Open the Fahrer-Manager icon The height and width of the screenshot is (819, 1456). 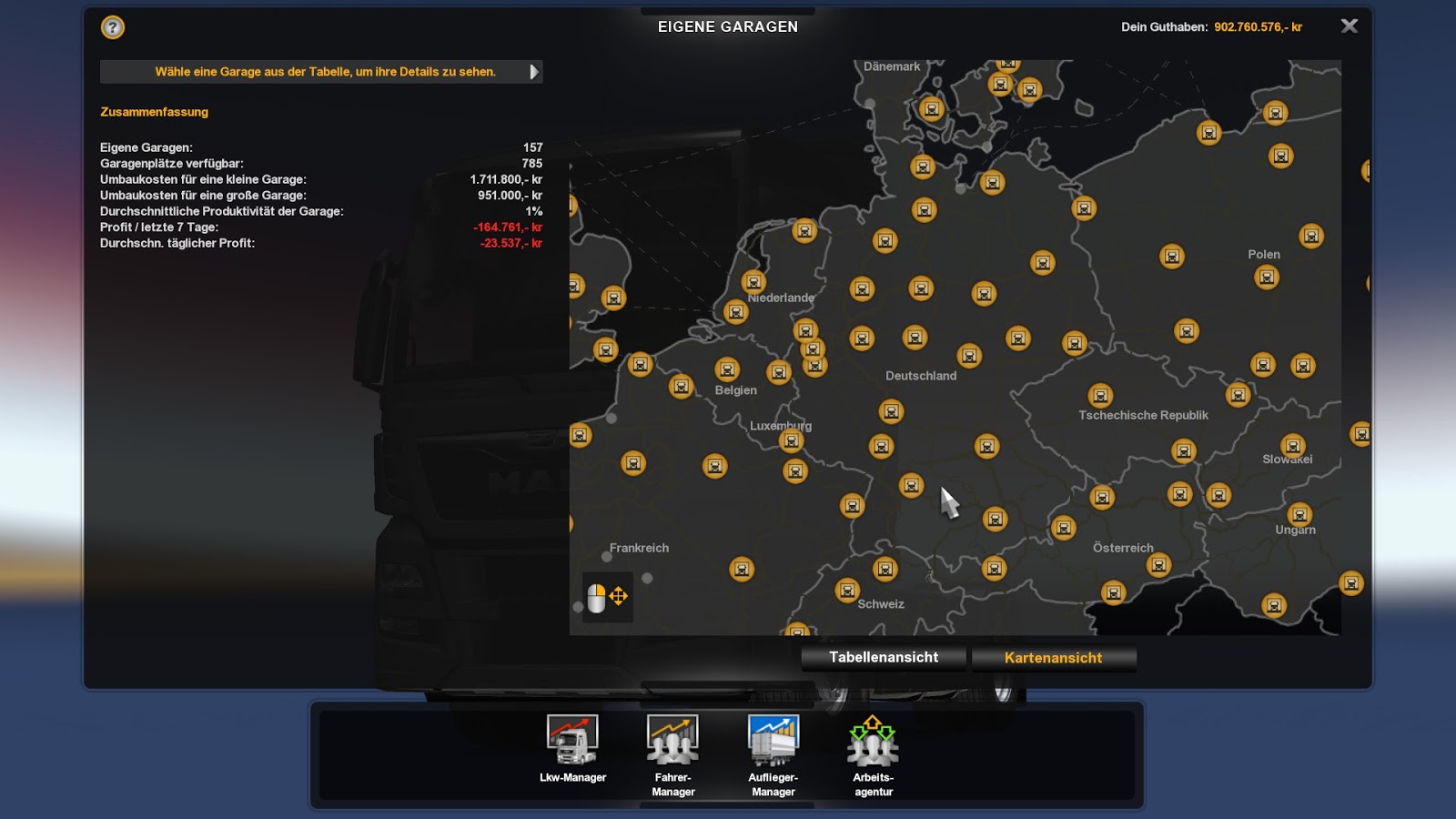click(673, 740)
